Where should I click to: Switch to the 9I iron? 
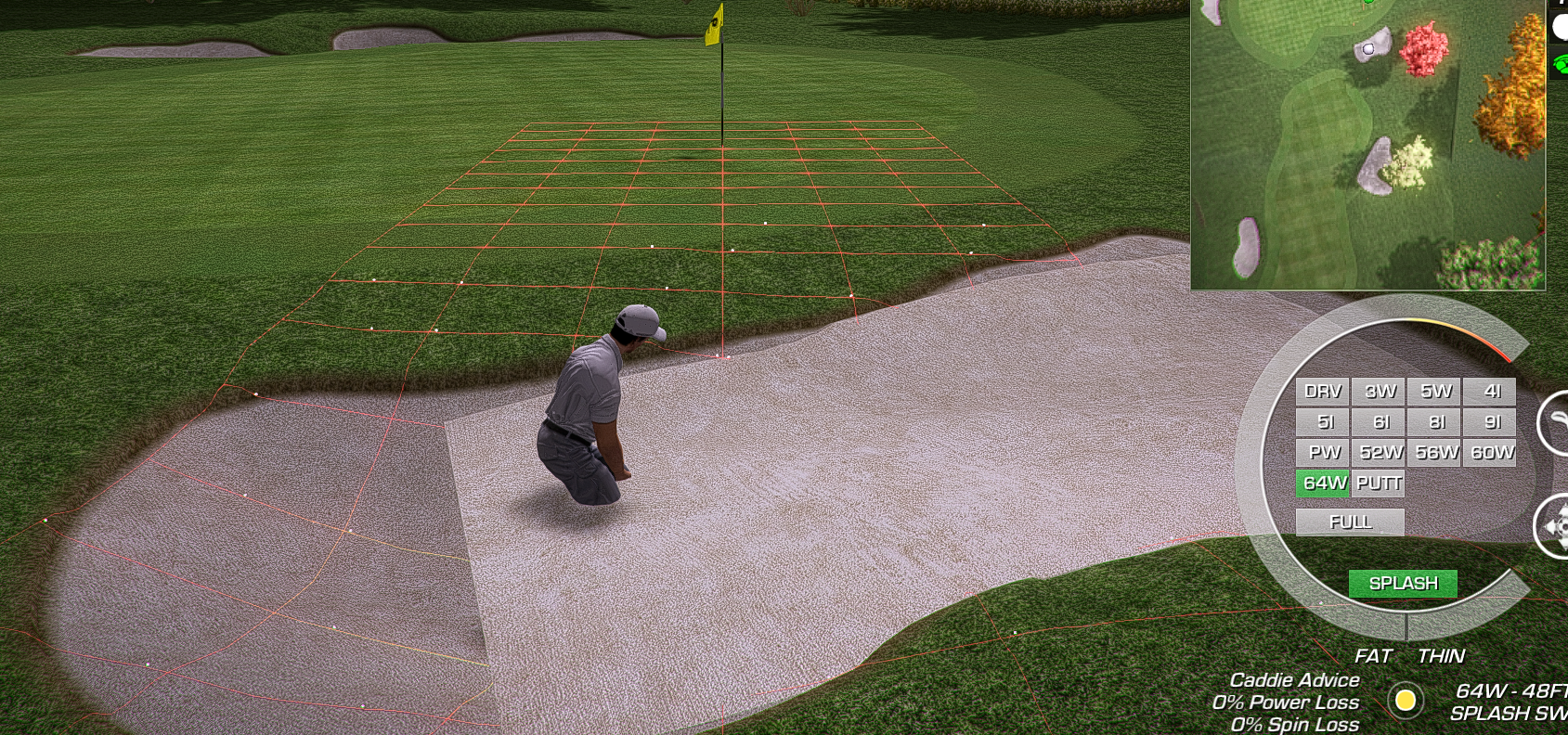pyautogui.click(x=1490, y=422)
